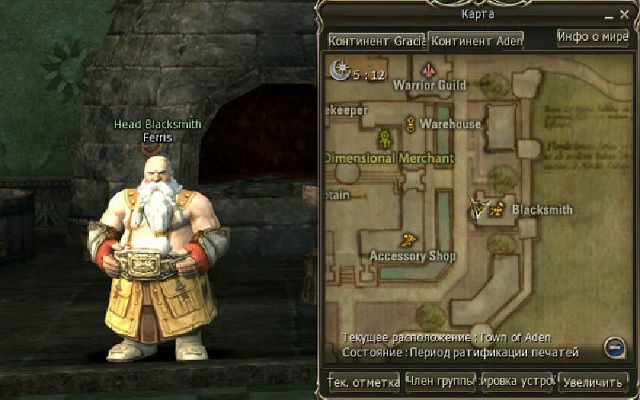Show group members with Член группы button

(440, 382)
